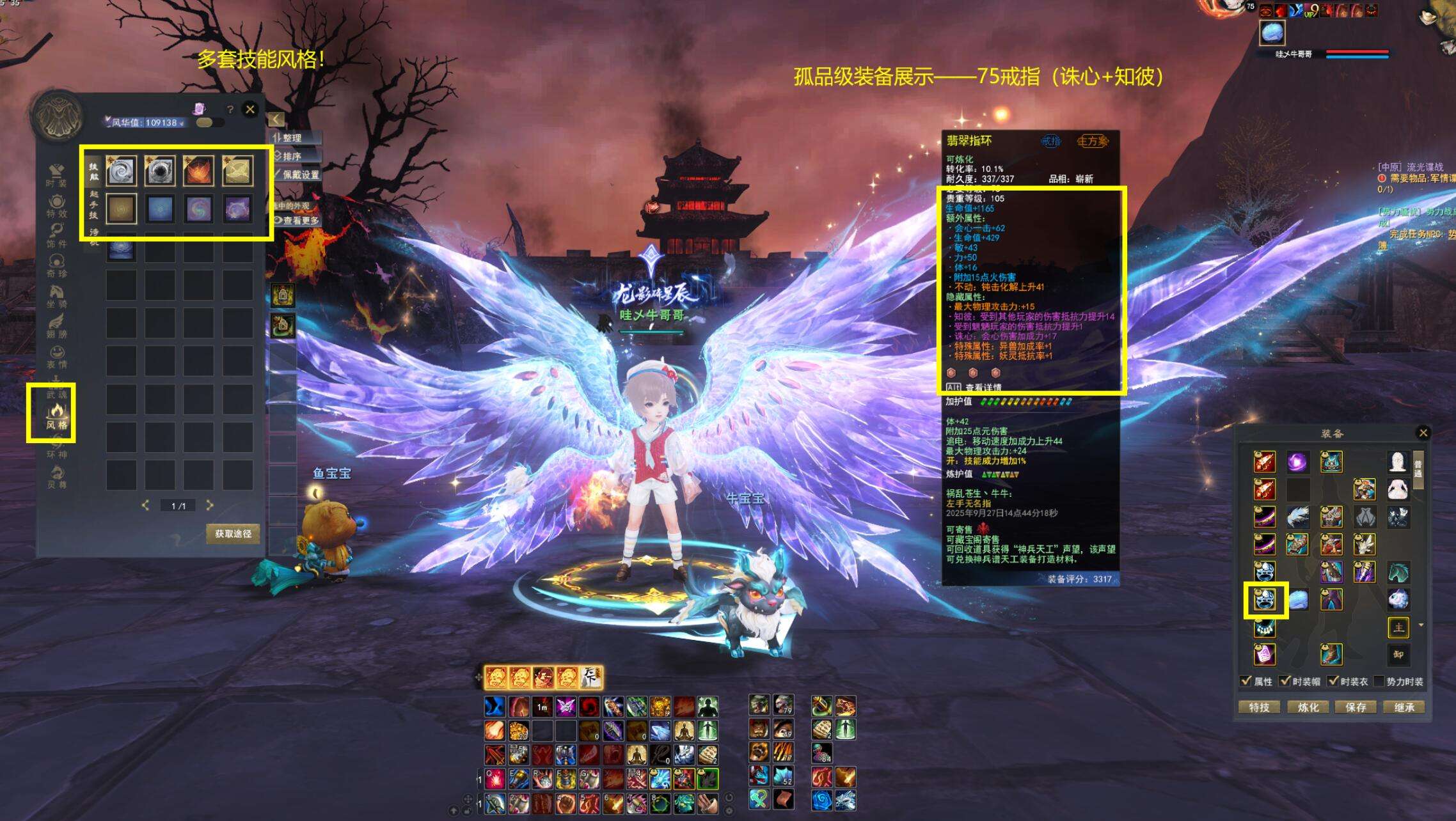Uncheck the 时装帽 checkbox
Screen dimensions: 1456x821
1285,682
